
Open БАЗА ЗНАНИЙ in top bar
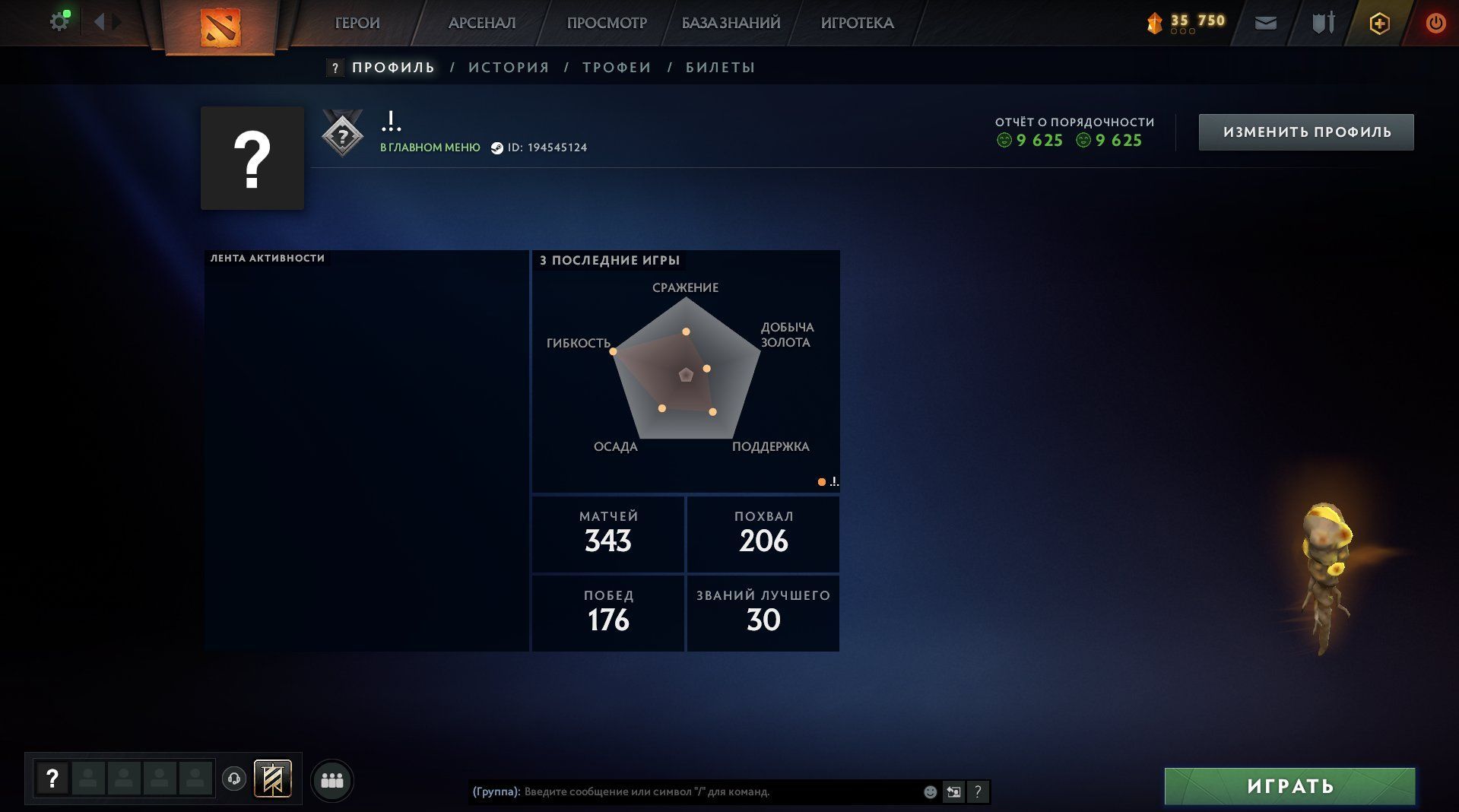pyautogui.click(x=730, y=23)
